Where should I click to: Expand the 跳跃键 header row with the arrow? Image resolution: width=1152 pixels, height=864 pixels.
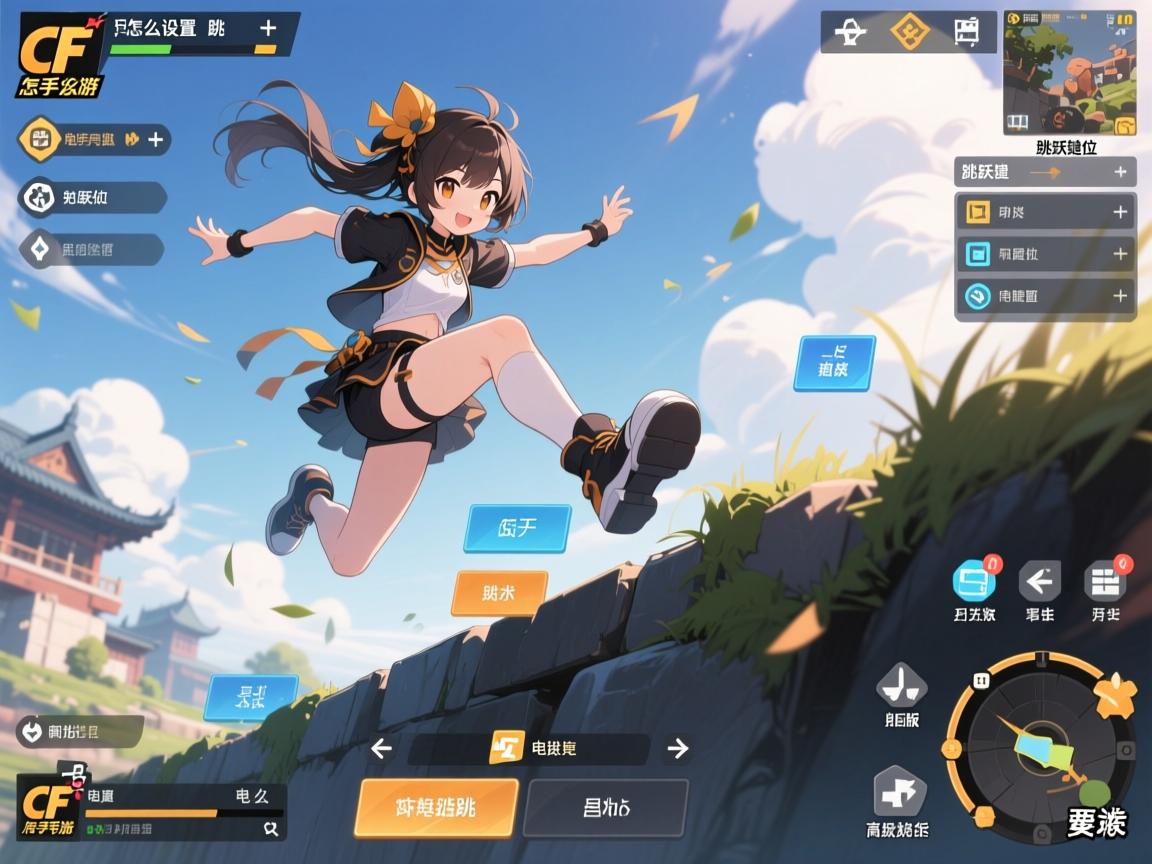1045,172
